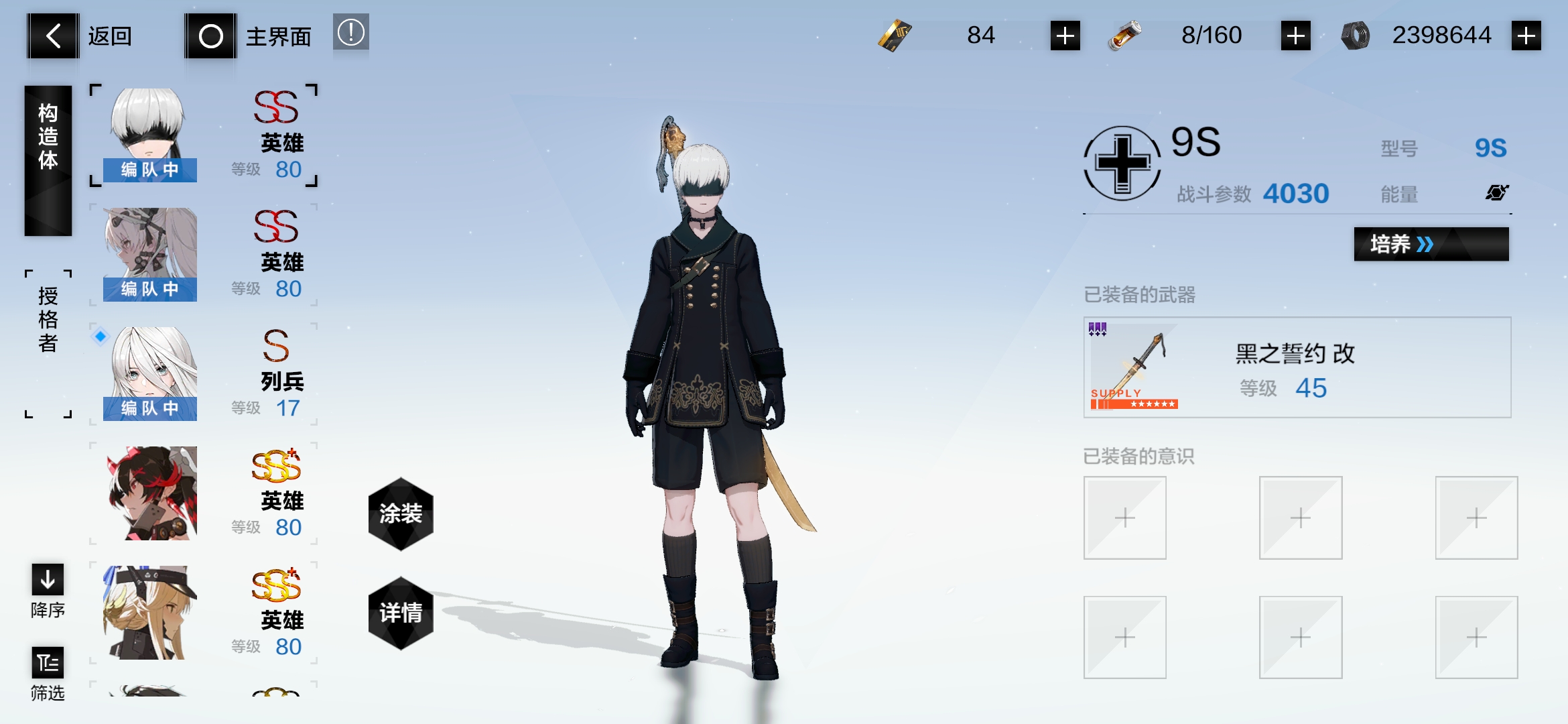Click the plus next to black cards
1568x724 pixels.
click(x=1065, y=36)
